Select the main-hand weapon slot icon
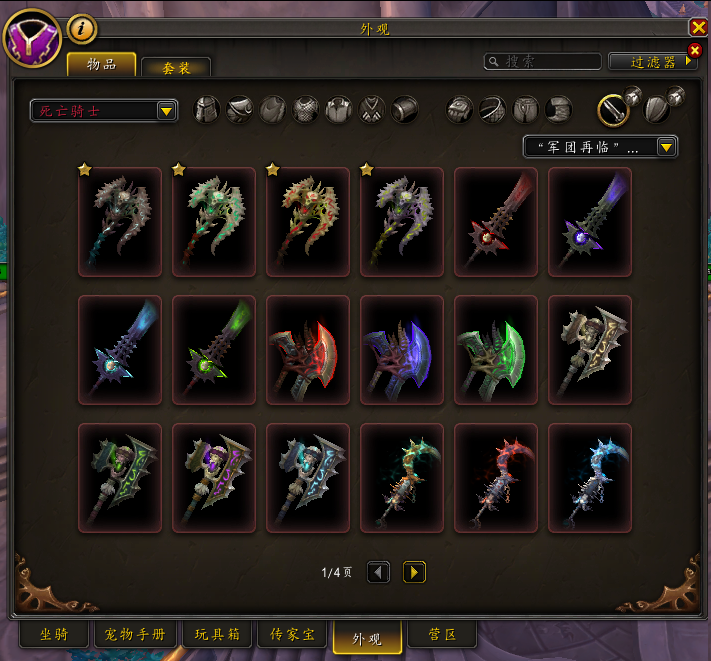 click(614, 109)
